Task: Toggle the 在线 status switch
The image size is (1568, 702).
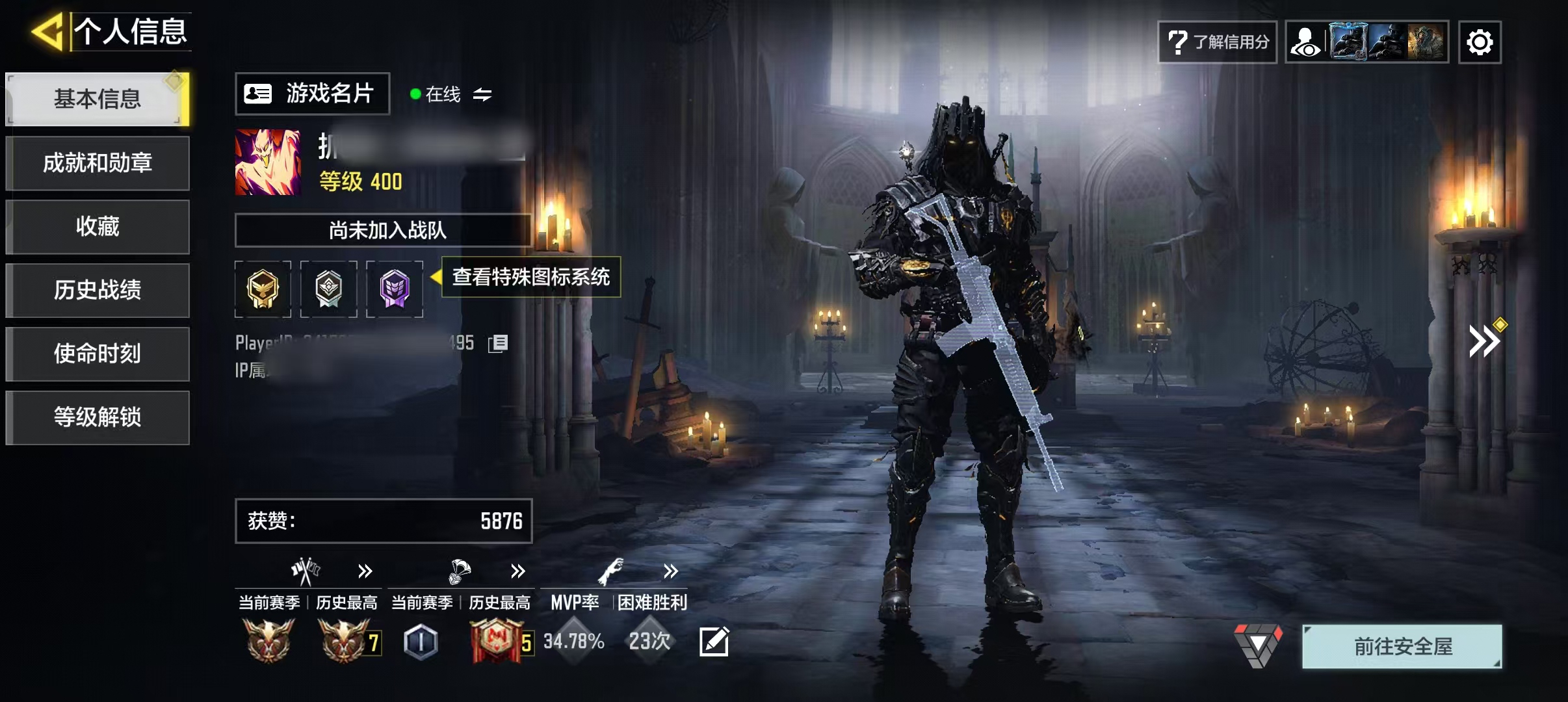Action: (x=482, y=95)
